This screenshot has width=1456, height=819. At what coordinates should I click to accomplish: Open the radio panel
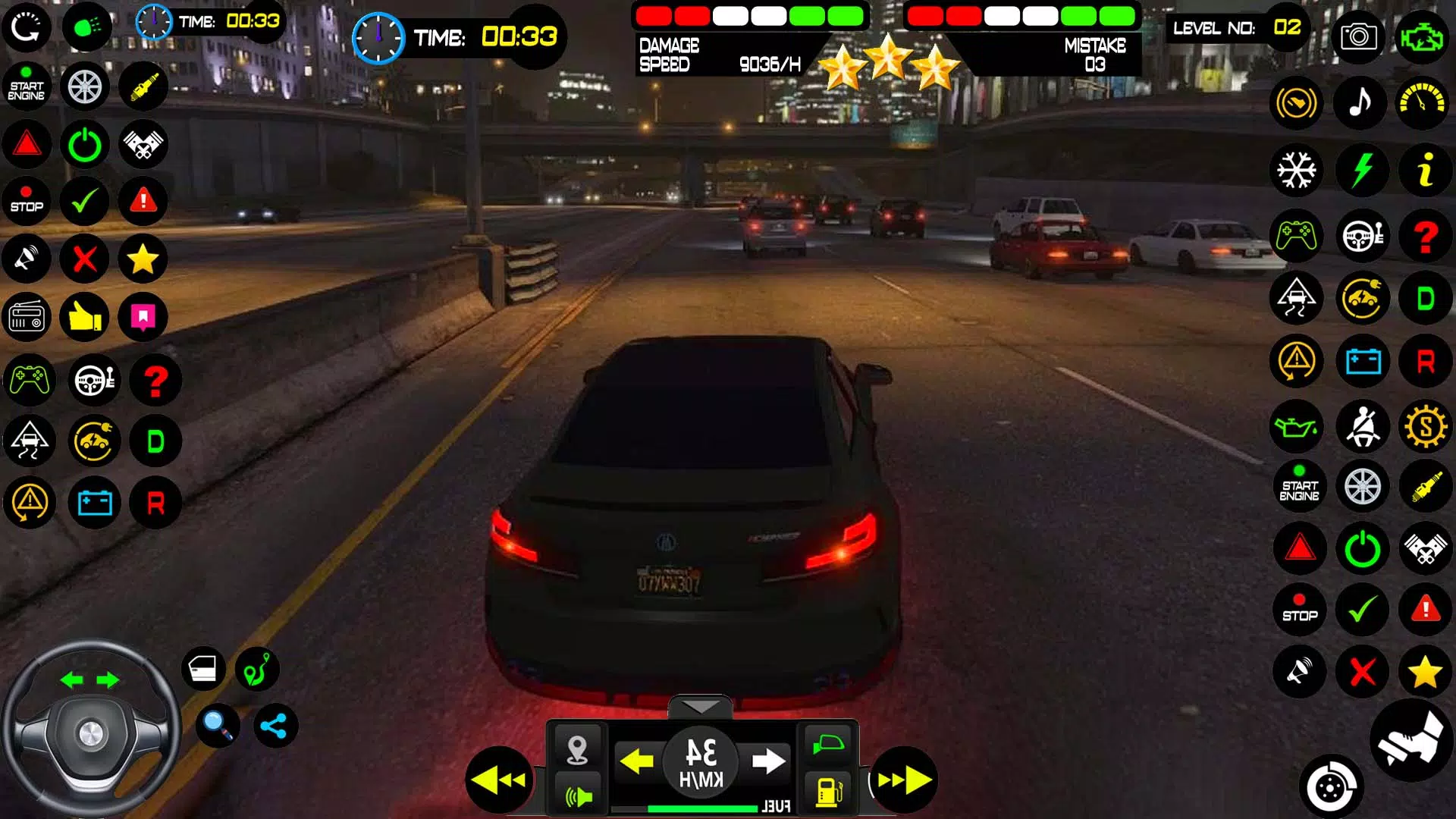[27, 317]
